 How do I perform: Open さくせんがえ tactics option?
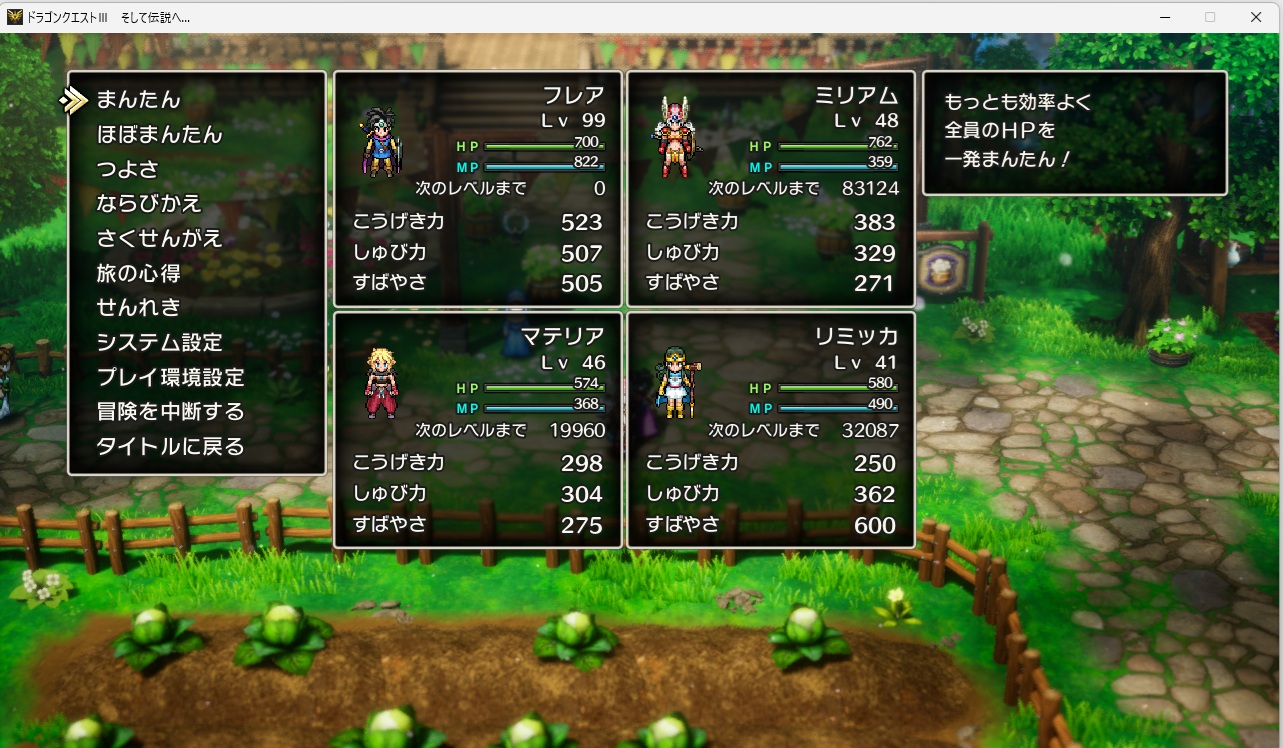click(159, 239)
